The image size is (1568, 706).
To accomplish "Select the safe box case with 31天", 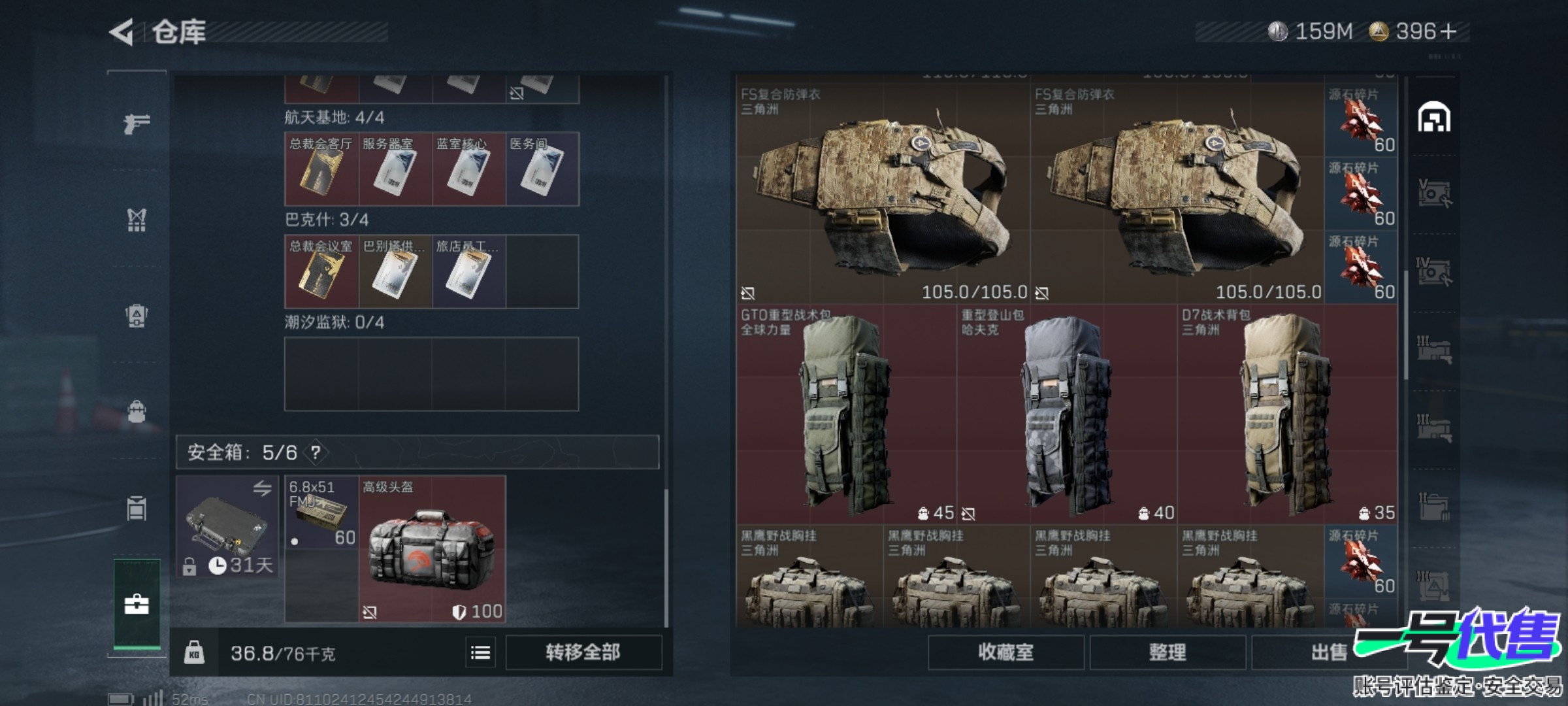I will pyautogui.click(x=227, y=527).
